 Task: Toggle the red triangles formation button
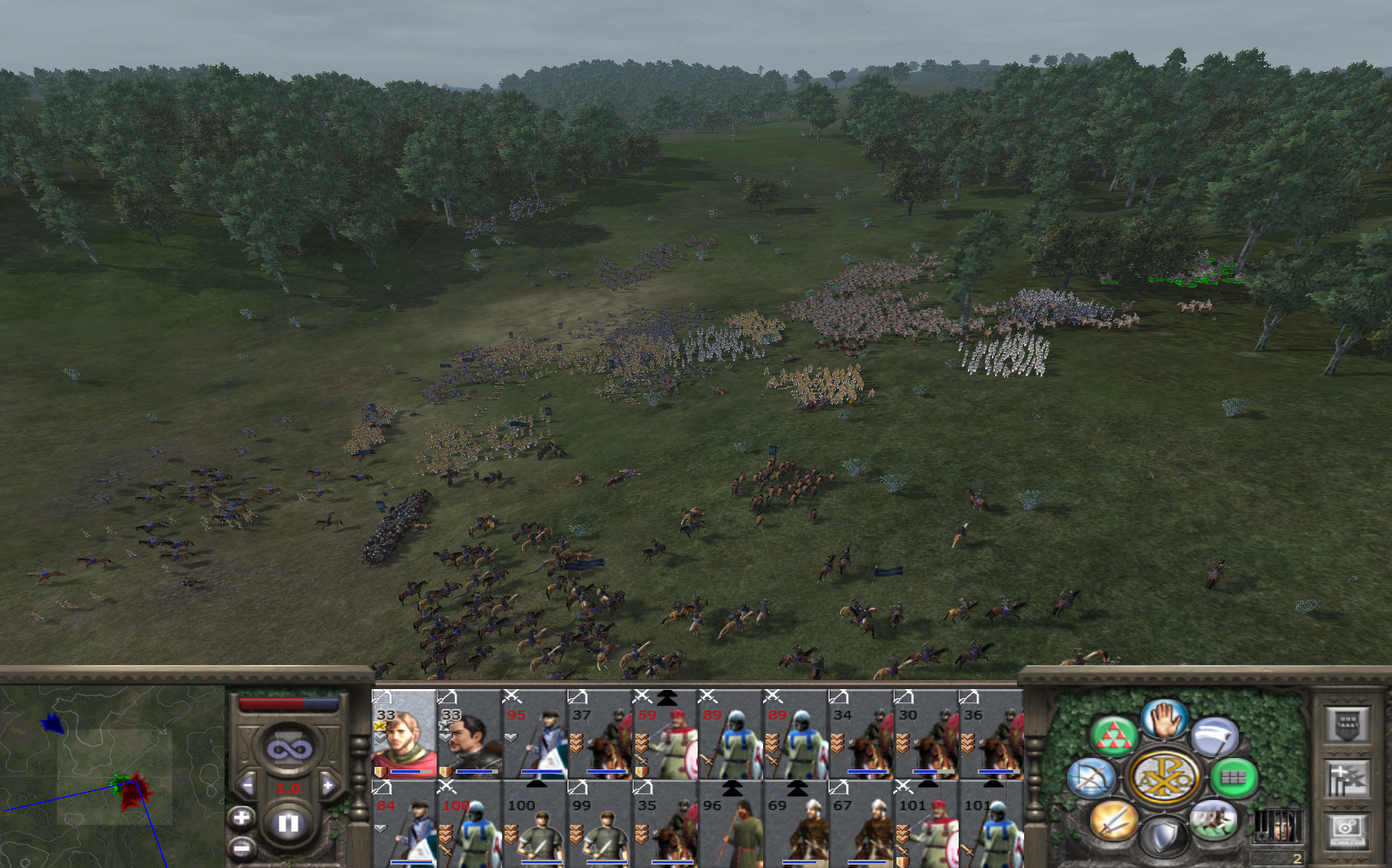click(x=1114, y=735)
